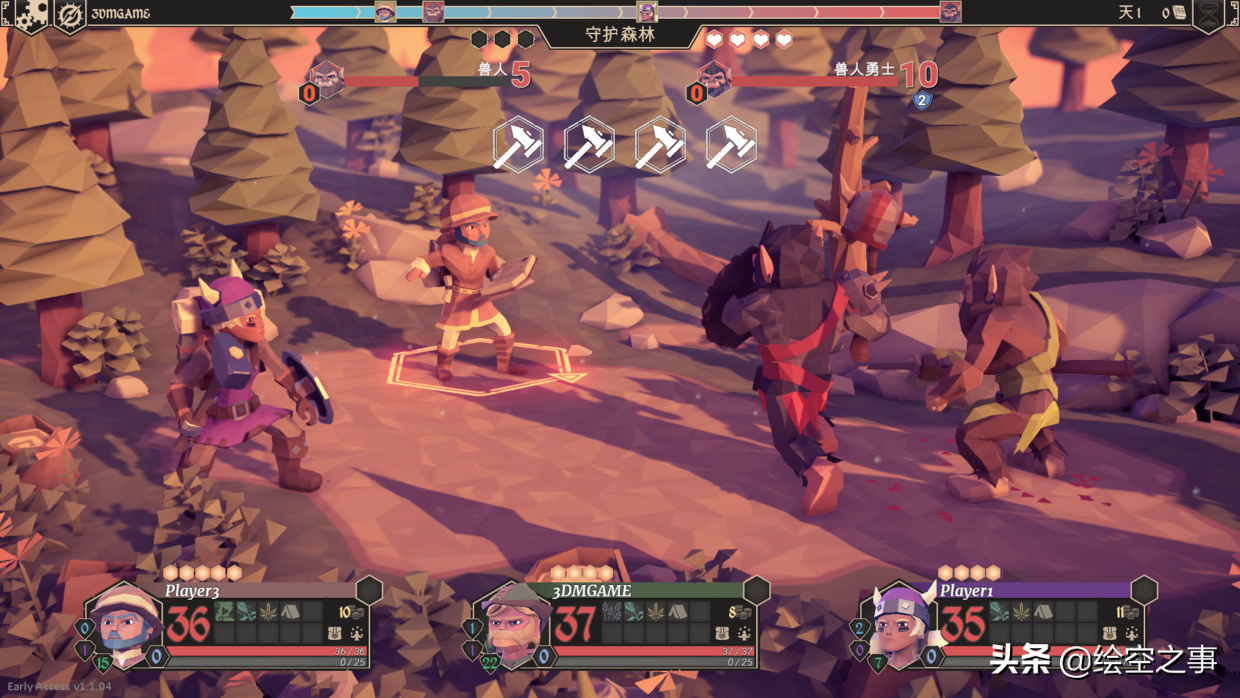Screen dimensions: 1240x698
Task: Open 3DMGAME's character stats icon
Action: pos(744,633)
